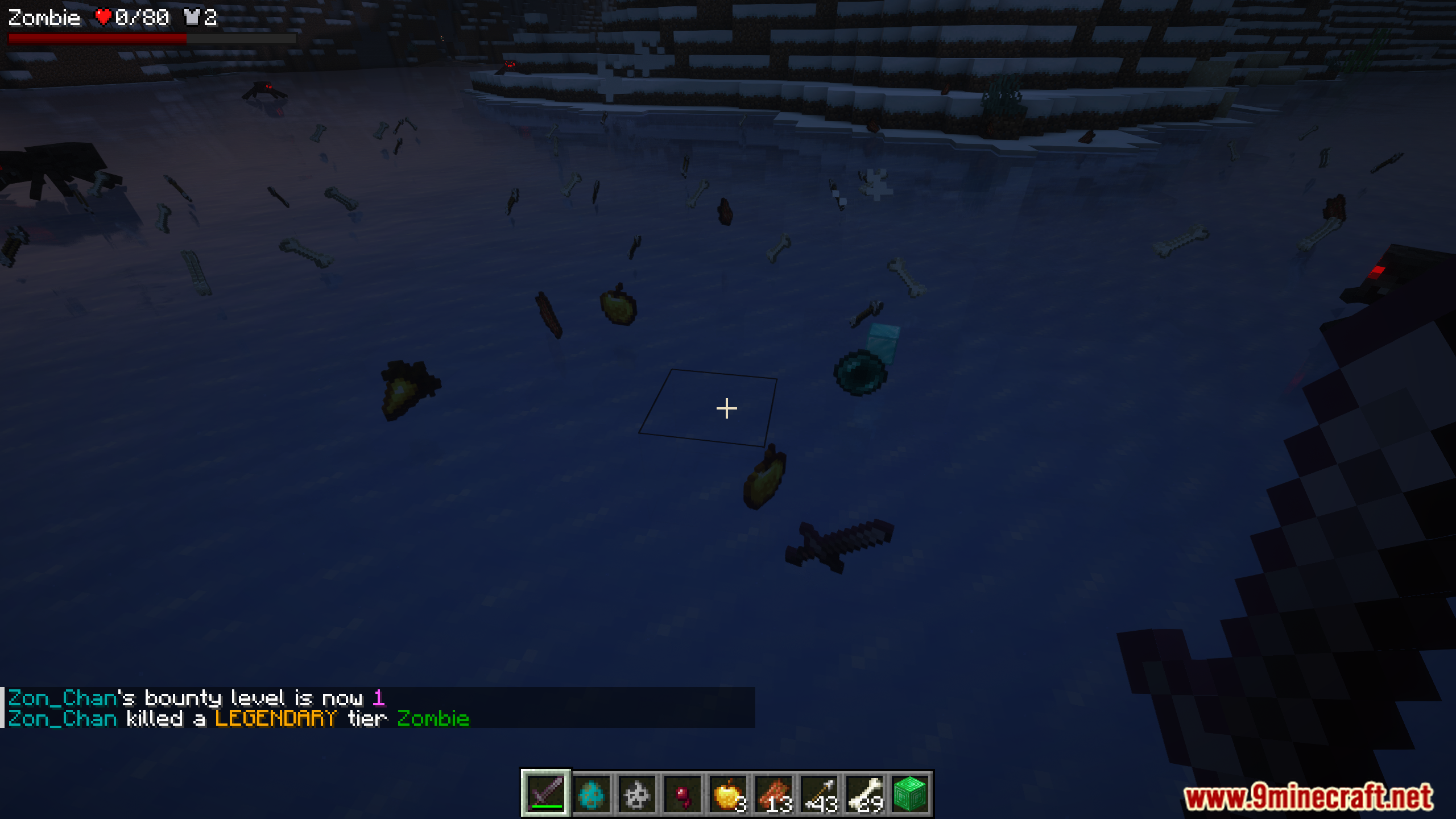Choose the grey spotted spawn egg slot
Screen dimensions: 1456x819
637,793
